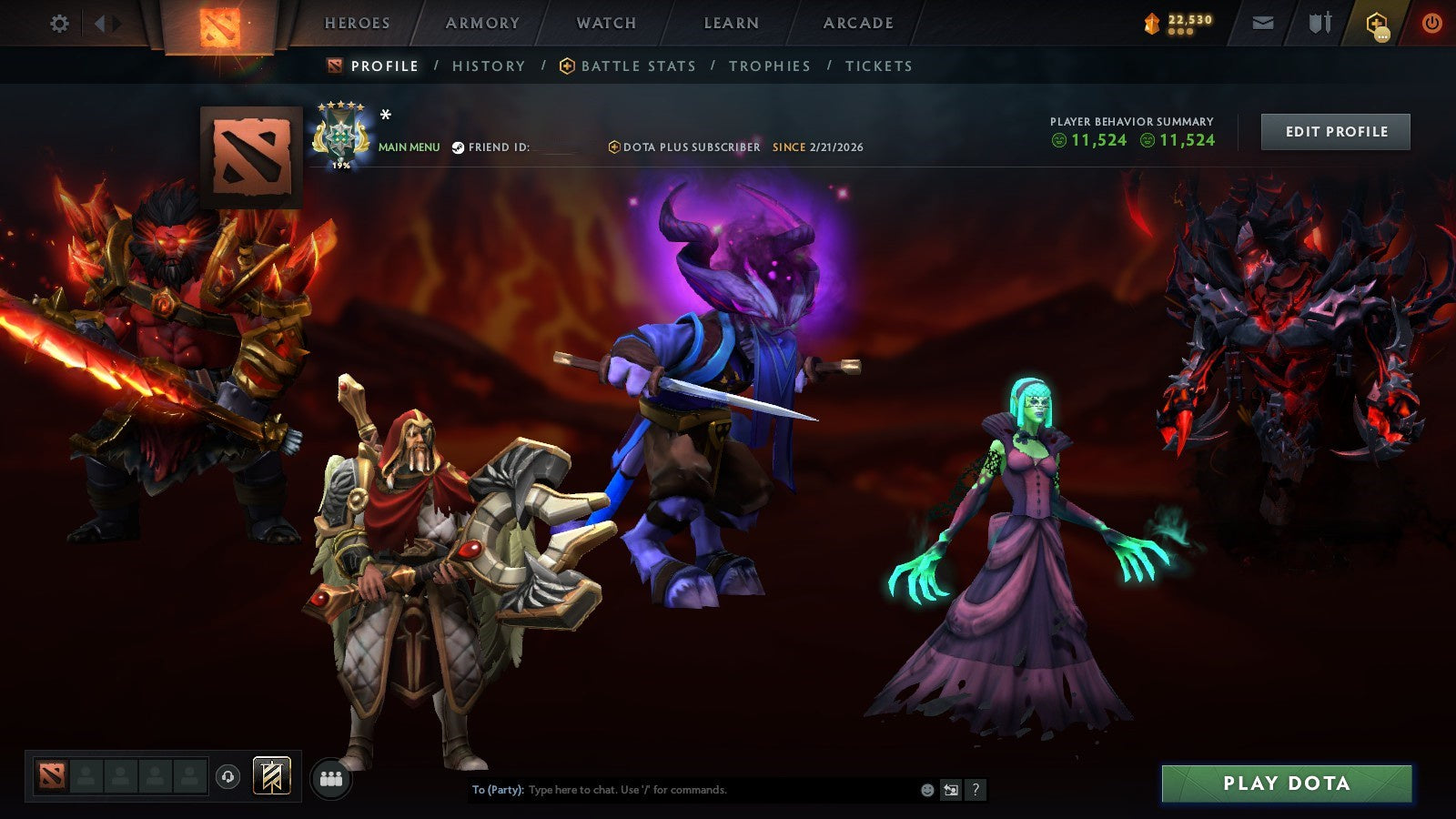
Task: Toggle the voice chat headset icon
Action: (x=227, y=775)
